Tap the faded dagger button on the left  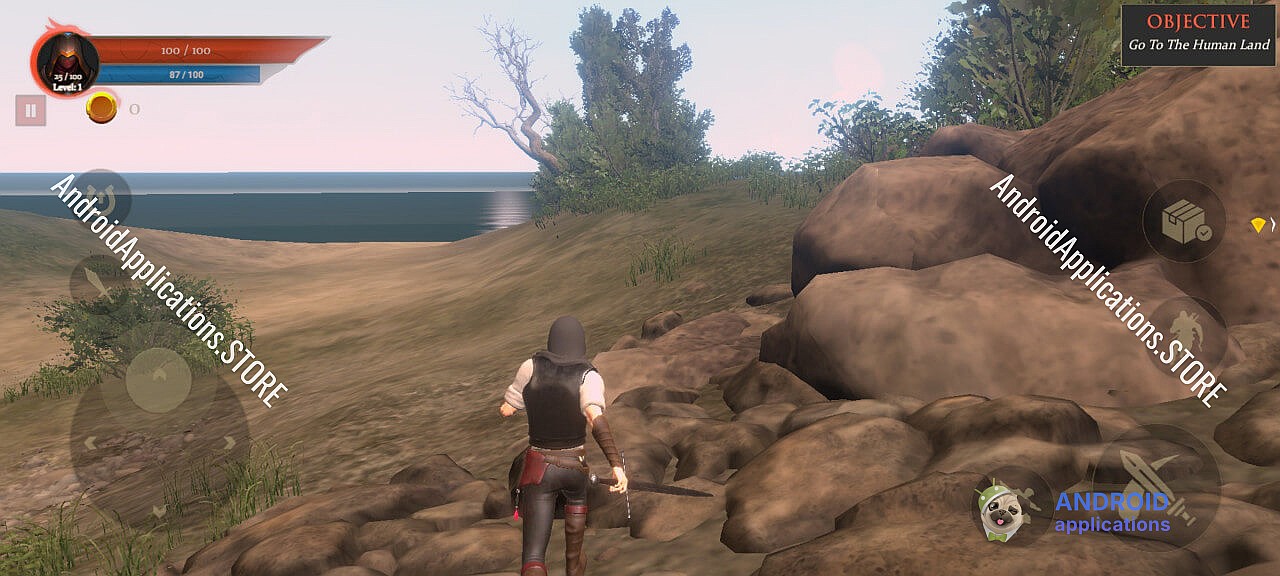coord(99,280)
